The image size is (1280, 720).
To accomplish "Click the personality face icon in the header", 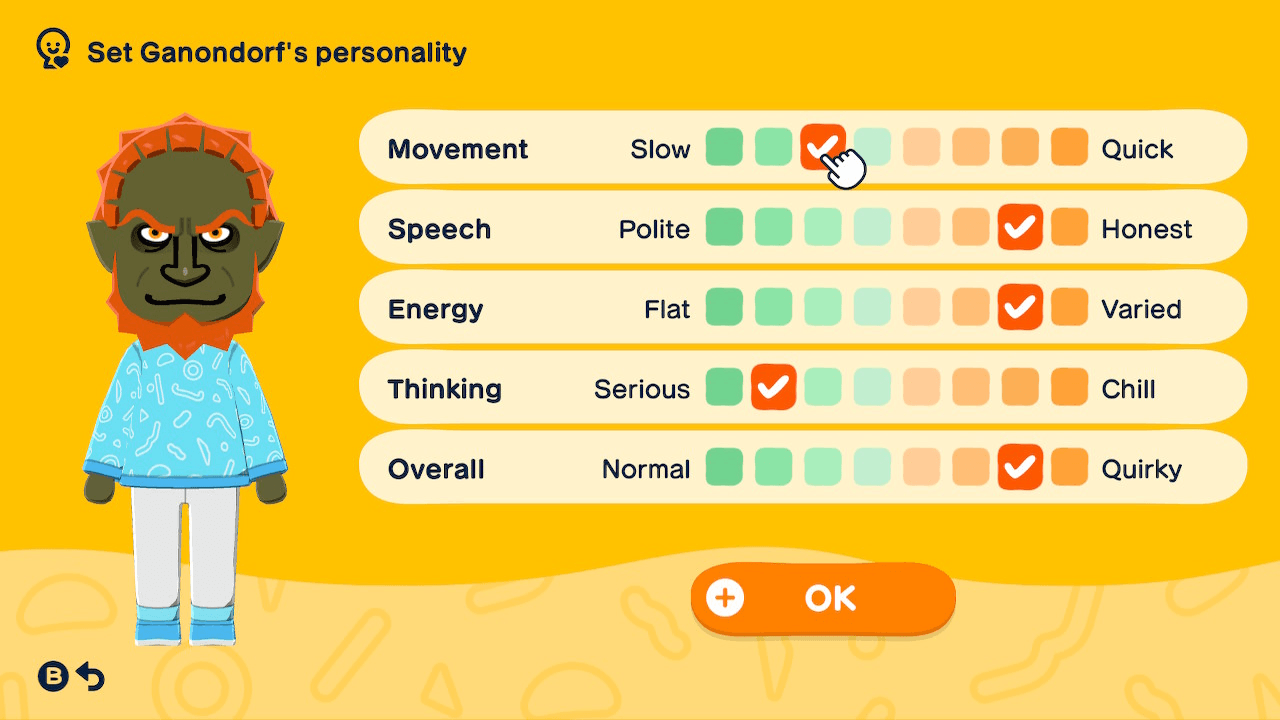I will 52,47.
